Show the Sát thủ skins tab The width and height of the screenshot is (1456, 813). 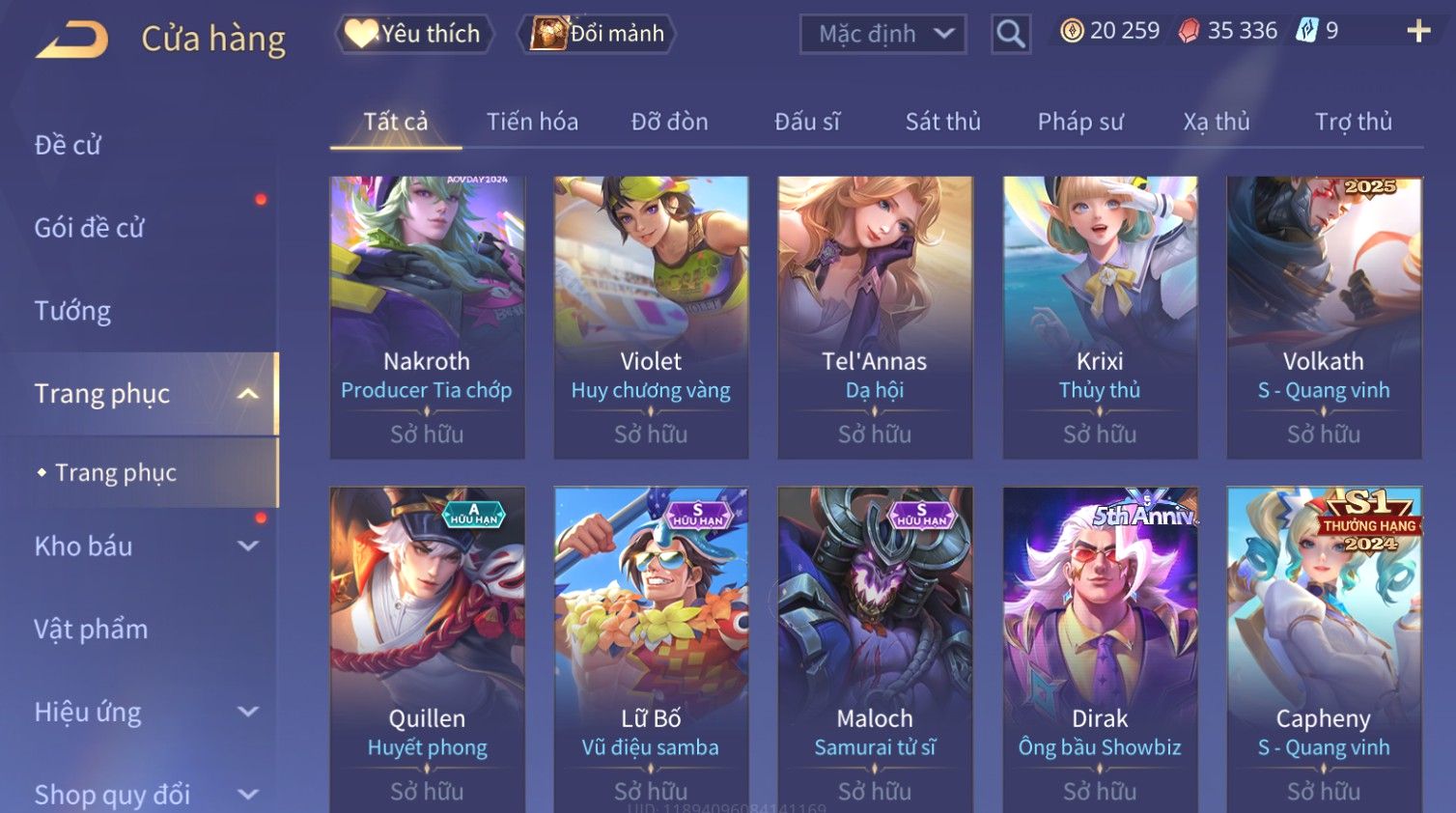(942, 122)
